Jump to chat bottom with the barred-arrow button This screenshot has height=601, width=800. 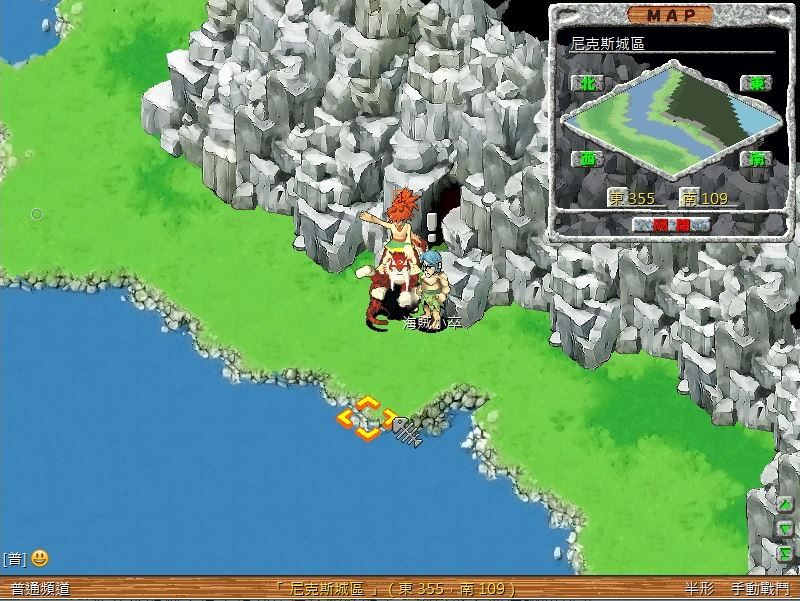(786, 553)
